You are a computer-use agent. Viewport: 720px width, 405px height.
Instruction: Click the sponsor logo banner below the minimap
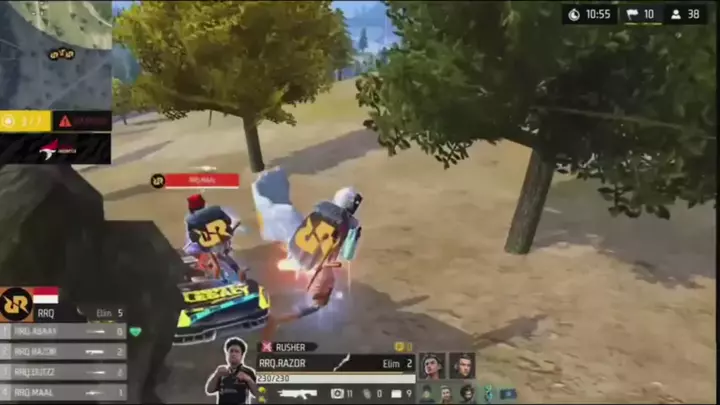click(x=55, y=148)
